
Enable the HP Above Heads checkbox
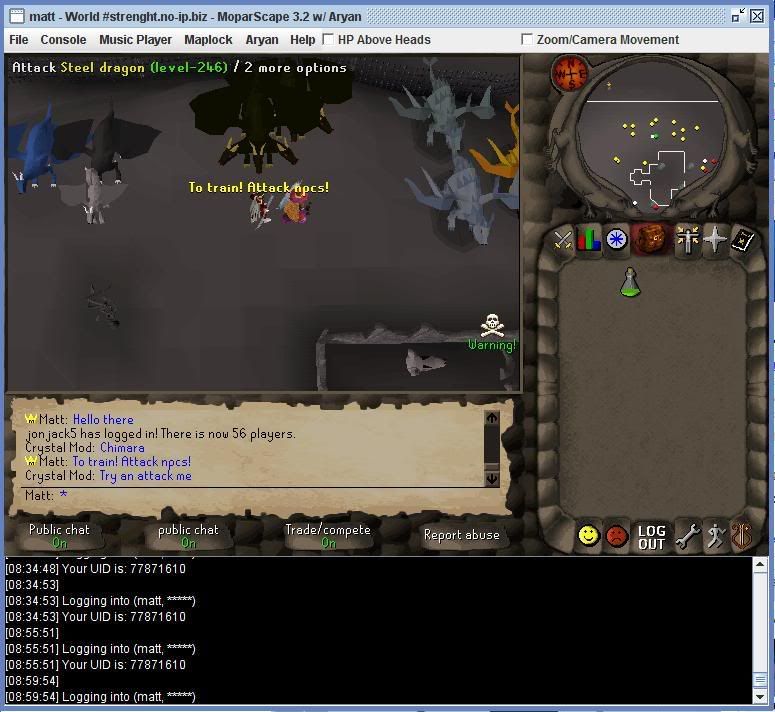[328, 40]
